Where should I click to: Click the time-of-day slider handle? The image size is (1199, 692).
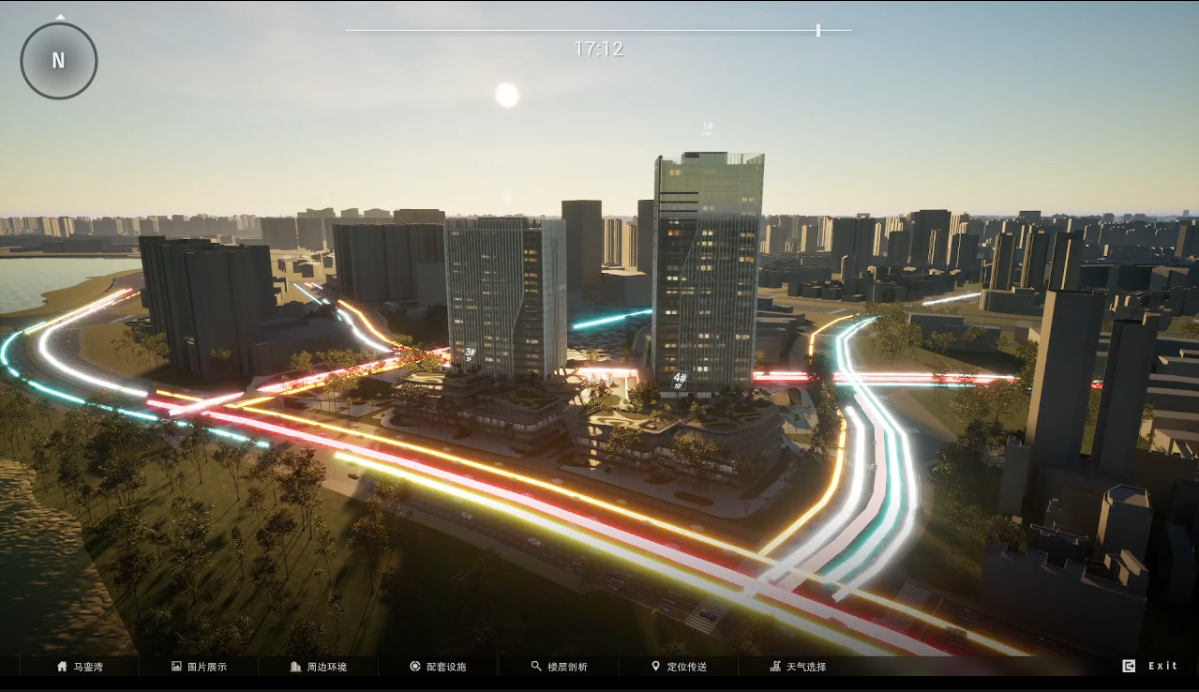818,30
